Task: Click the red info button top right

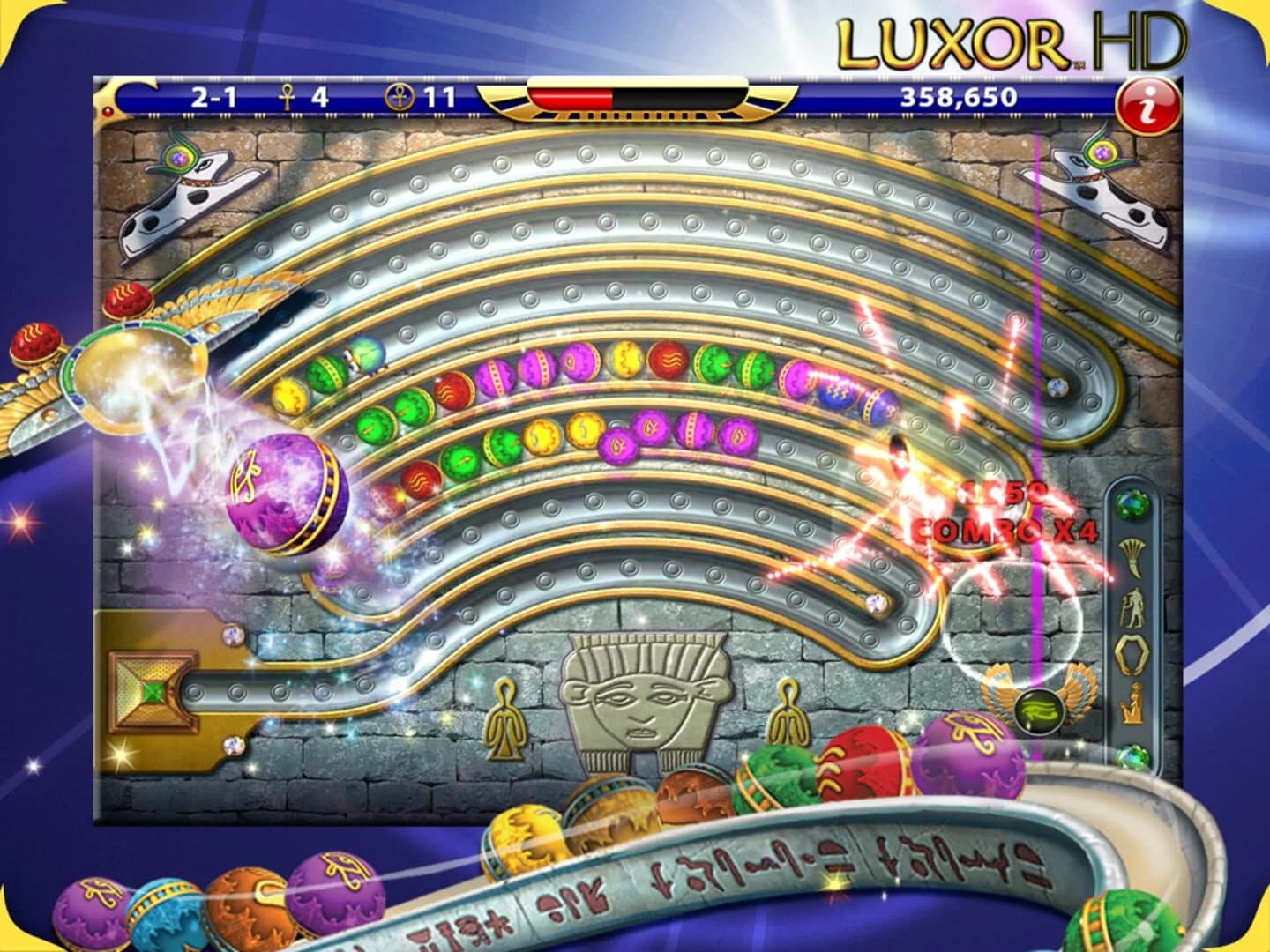Action: 1145,103
